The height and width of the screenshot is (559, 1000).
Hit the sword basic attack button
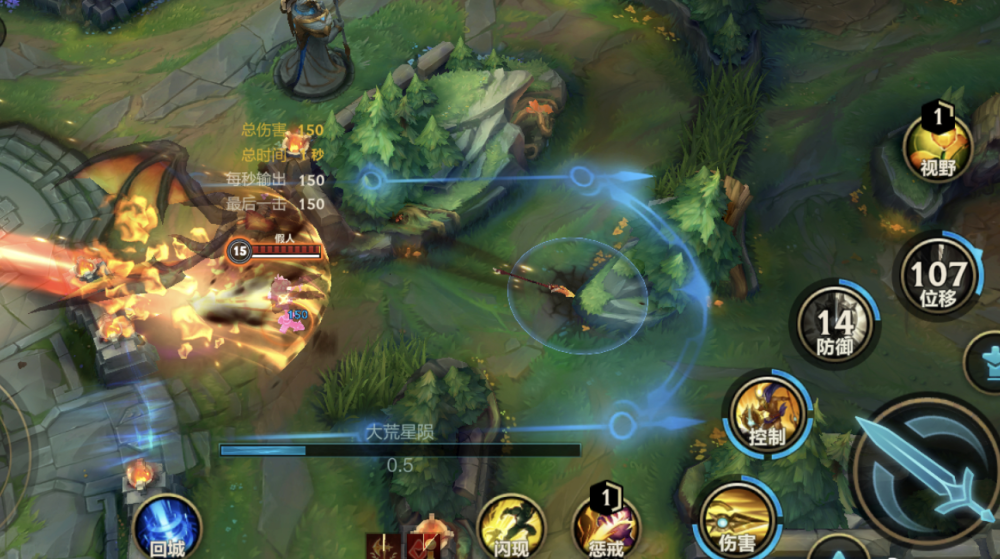925,470
